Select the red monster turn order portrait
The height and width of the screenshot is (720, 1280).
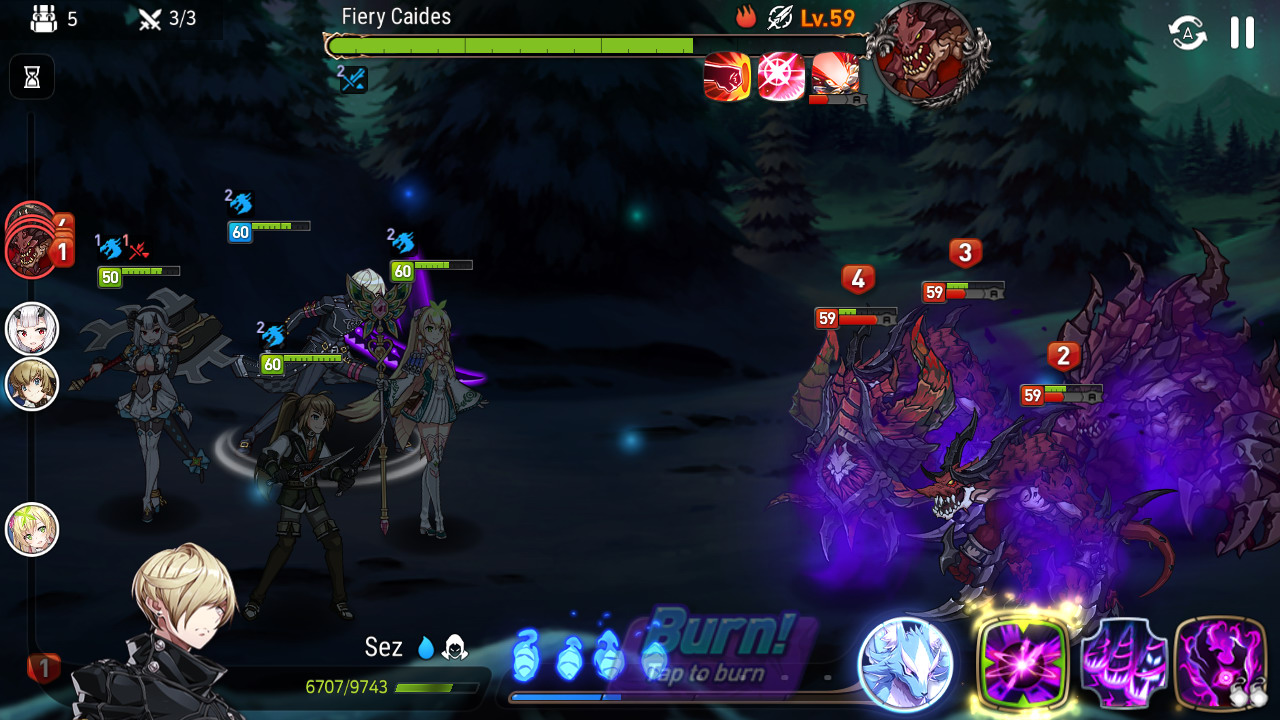[x=30, y=251]
